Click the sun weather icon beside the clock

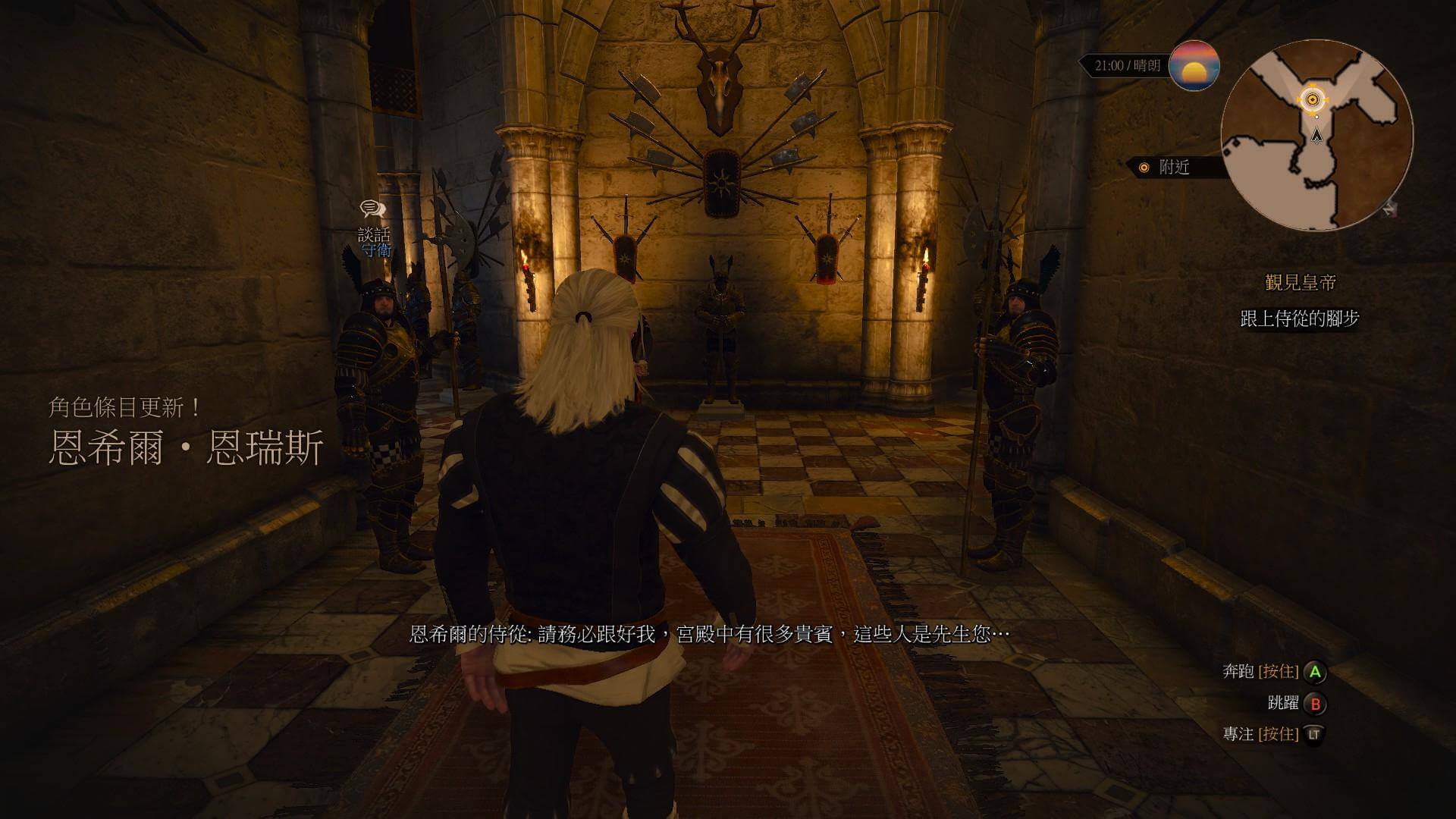(1195, 67)
